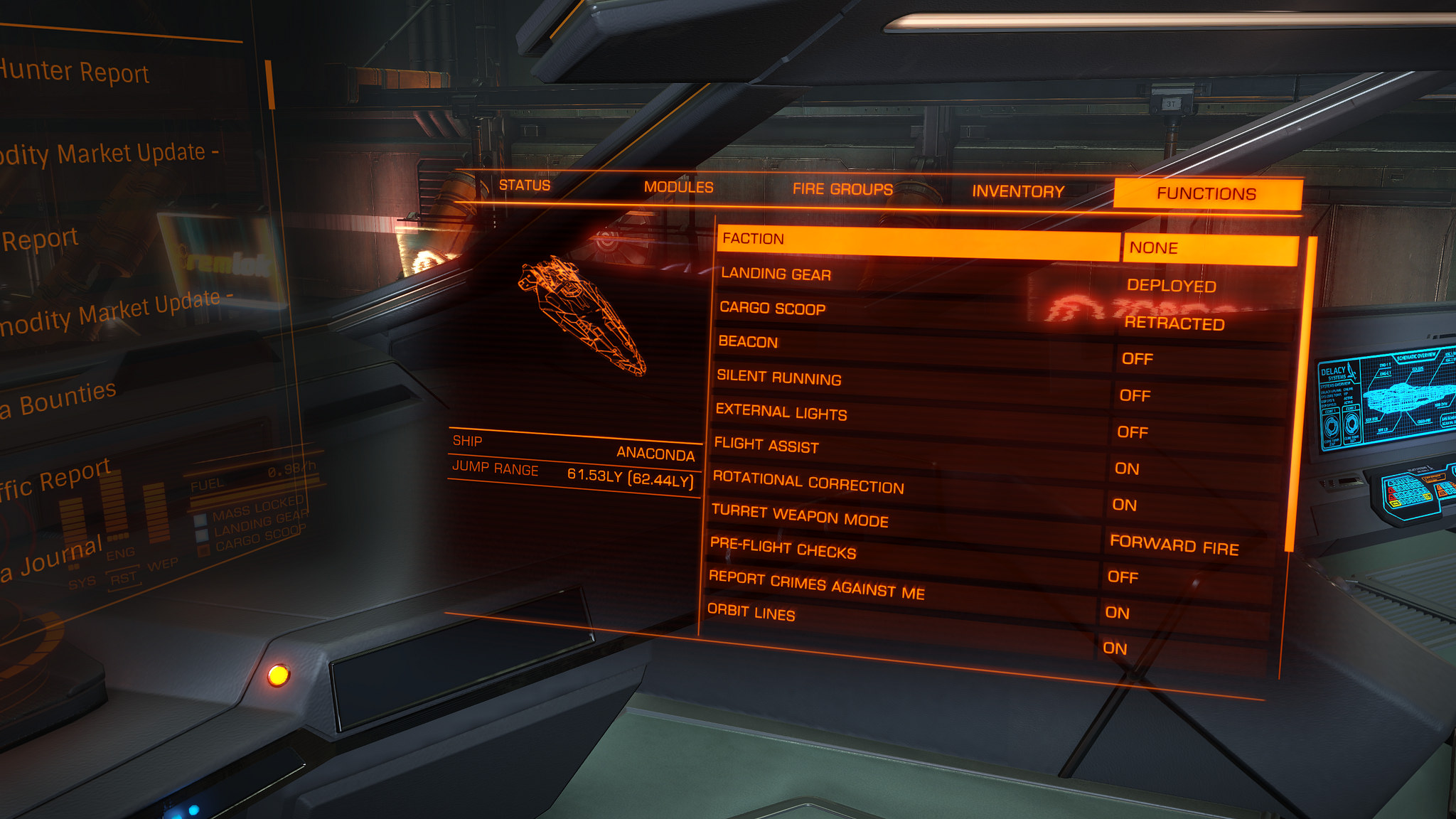Switch to the STATUS tab
The height and width of the screenshot is (819, 1456).
525,186
